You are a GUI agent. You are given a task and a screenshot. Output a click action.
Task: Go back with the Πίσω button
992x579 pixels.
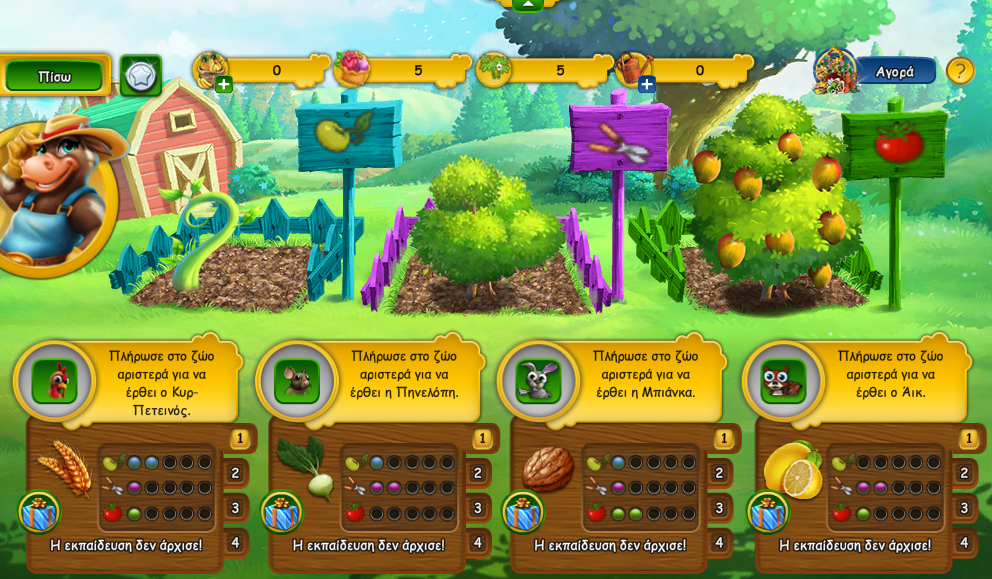[54, 76]
